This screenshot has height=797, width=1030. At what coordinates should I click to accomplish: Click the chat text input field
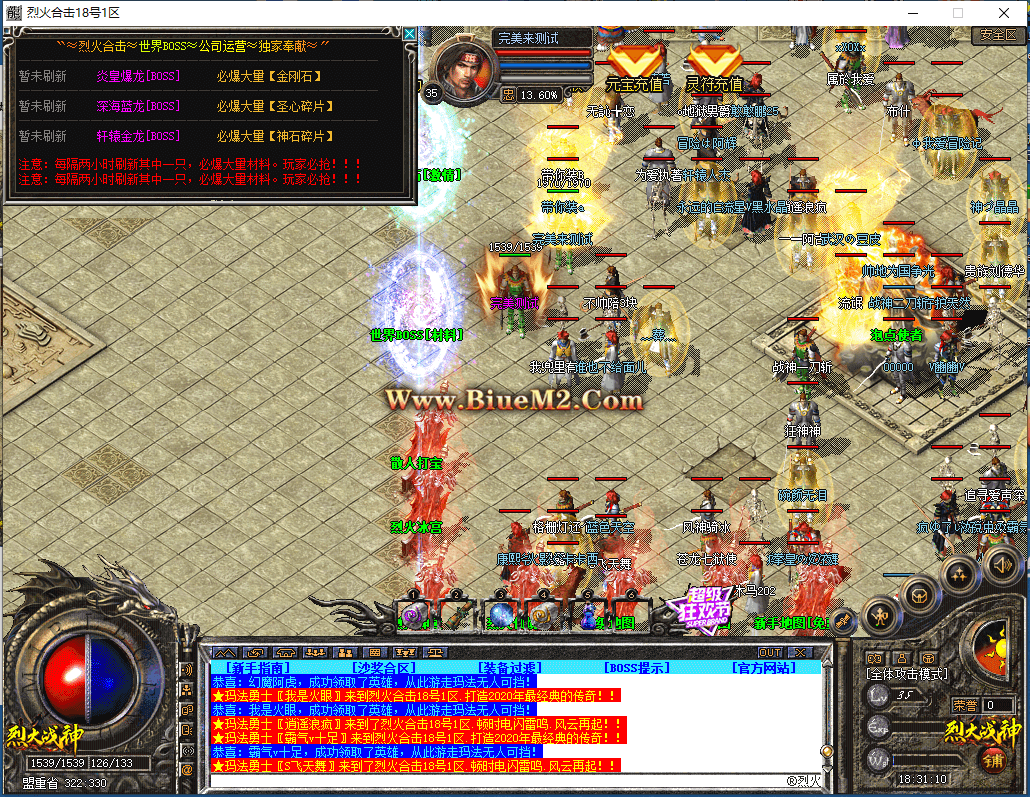coord(500,780)
